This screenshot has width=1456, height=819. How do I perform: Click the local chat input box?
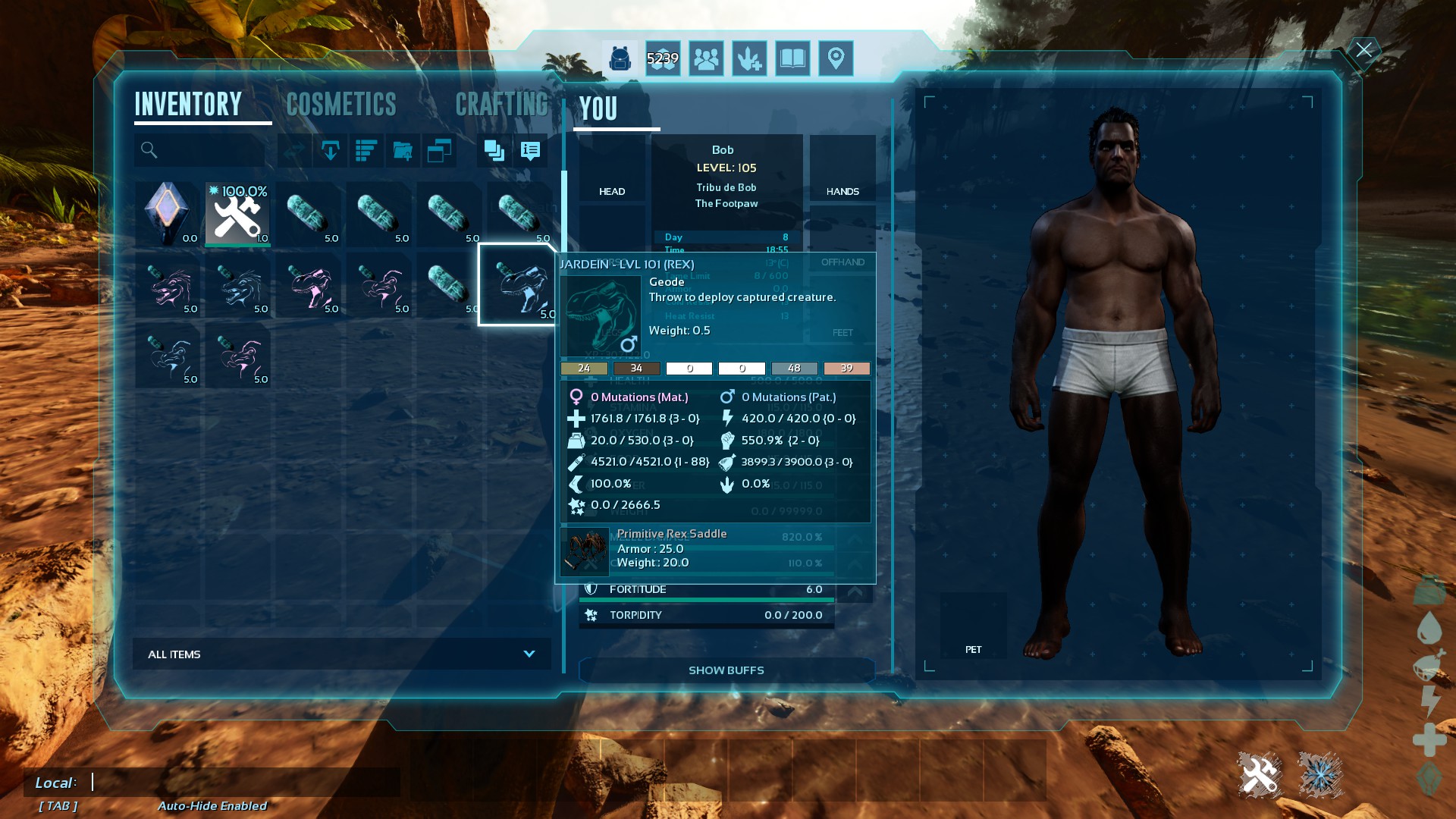(243, 782)
